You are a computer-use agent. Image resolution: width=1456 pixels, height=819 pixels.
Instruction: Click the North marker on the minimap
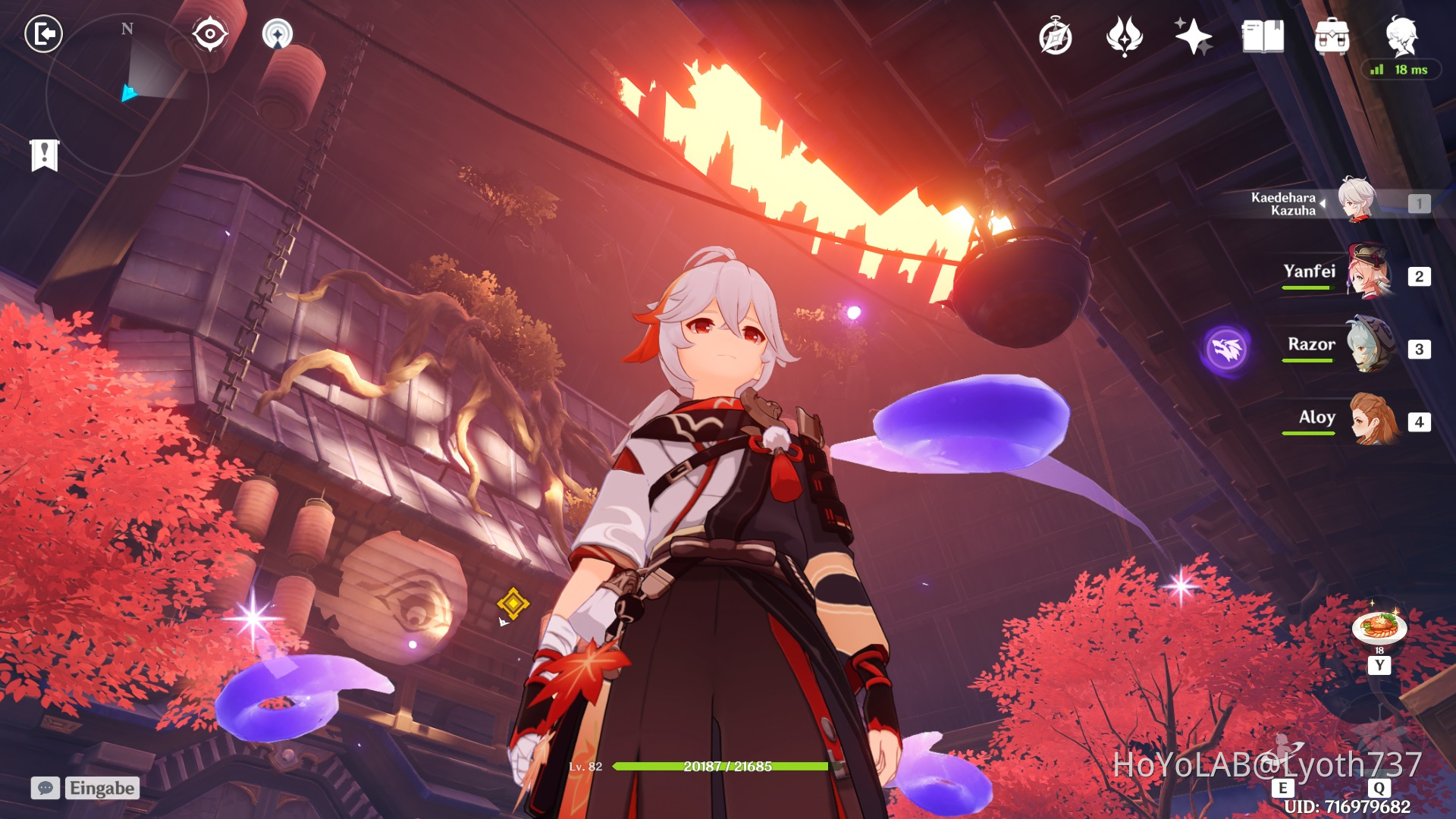[126, 30]
